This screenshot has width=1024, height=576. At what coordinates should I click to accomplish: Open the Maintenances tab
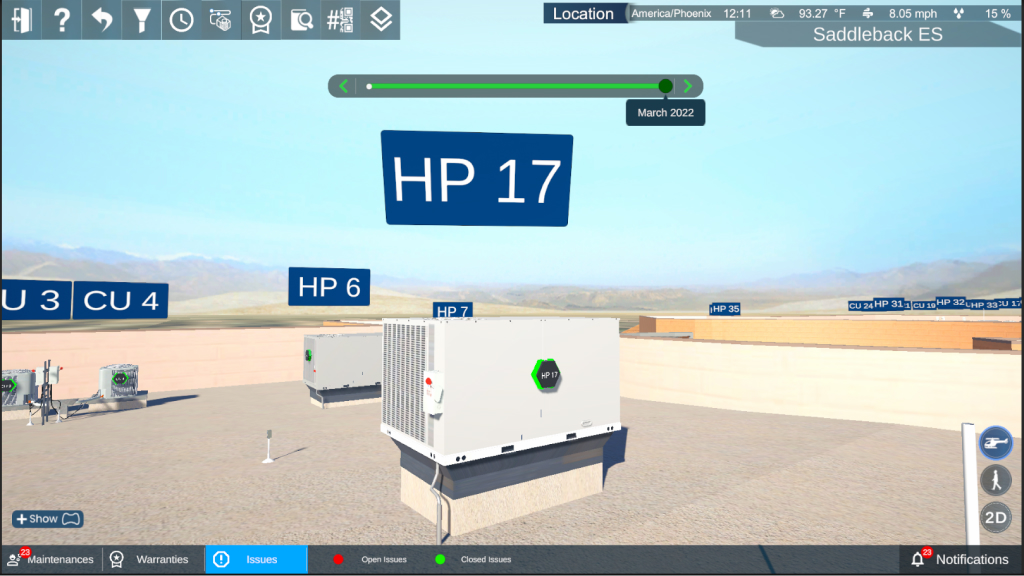click(50, 559)
